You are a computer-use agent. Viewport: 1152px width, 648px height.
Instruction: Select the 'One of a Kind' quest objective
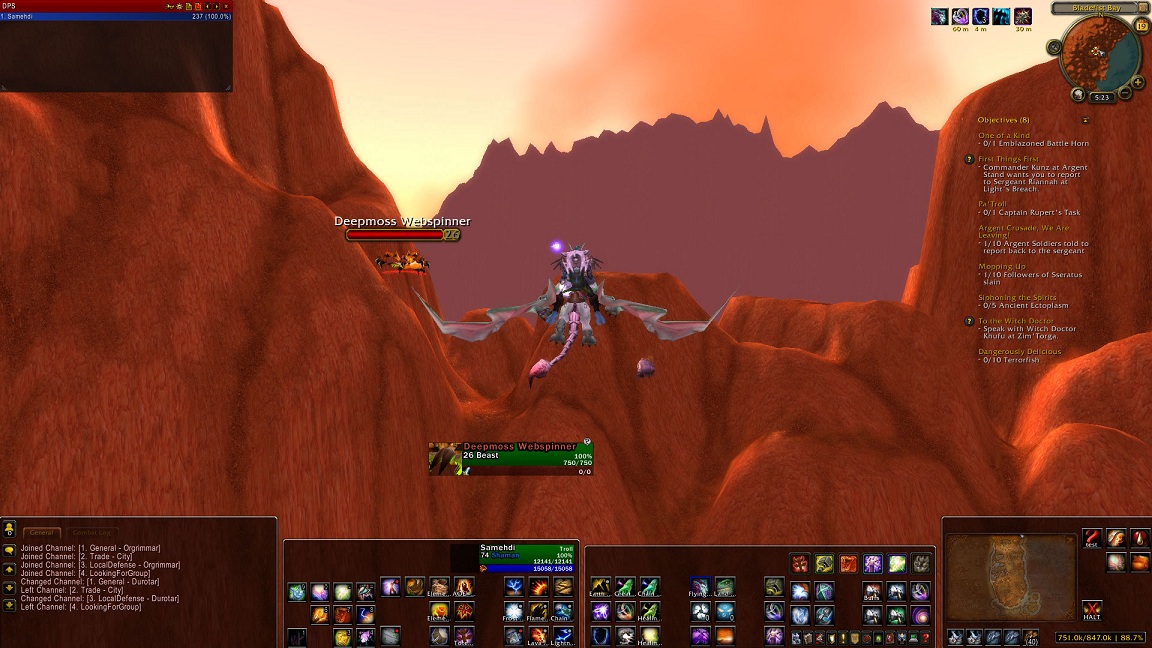click(x=1004, y=135)
